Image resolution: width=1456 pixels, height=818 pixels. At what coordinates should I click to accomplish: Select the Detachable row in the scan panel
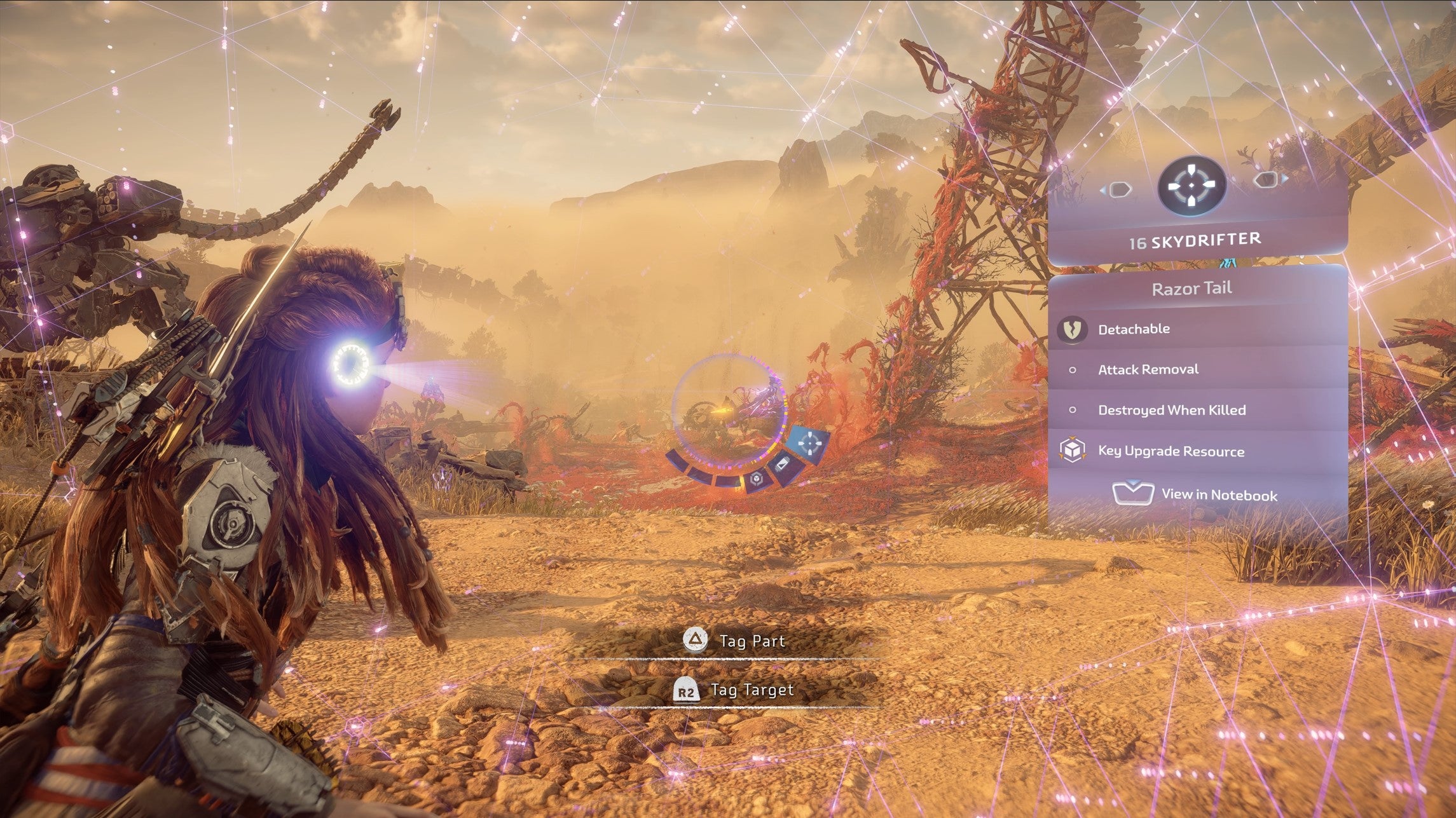pos(1197,329)
